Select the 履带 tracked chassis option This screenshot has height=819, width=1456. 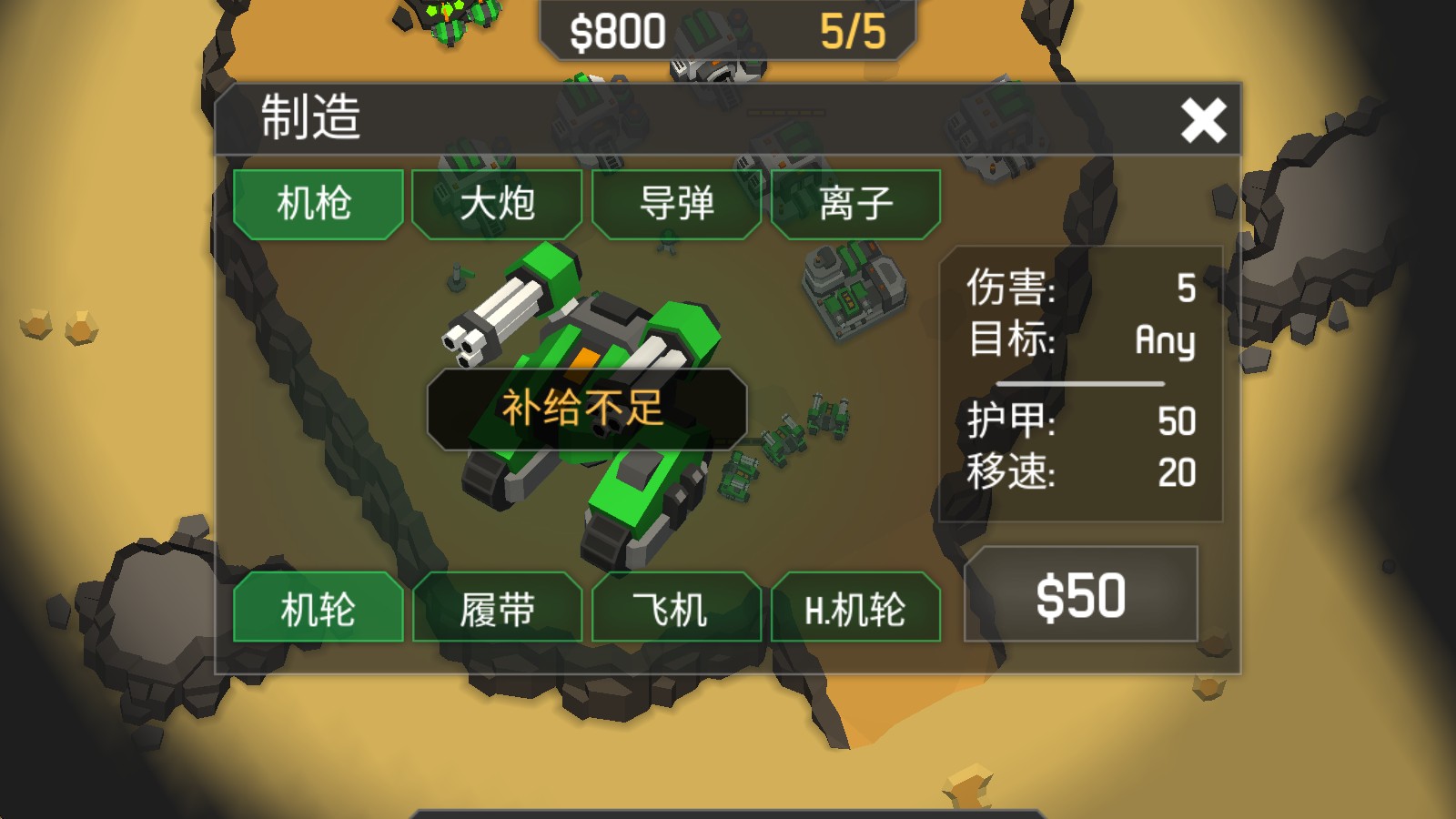497,609
